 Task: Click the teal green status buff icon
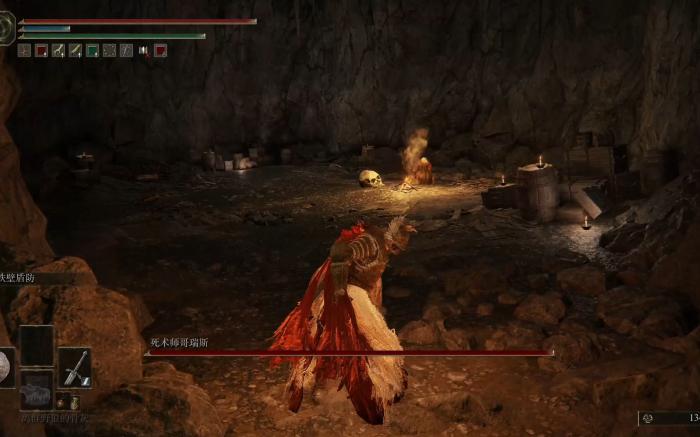click(x=92, y=50)
